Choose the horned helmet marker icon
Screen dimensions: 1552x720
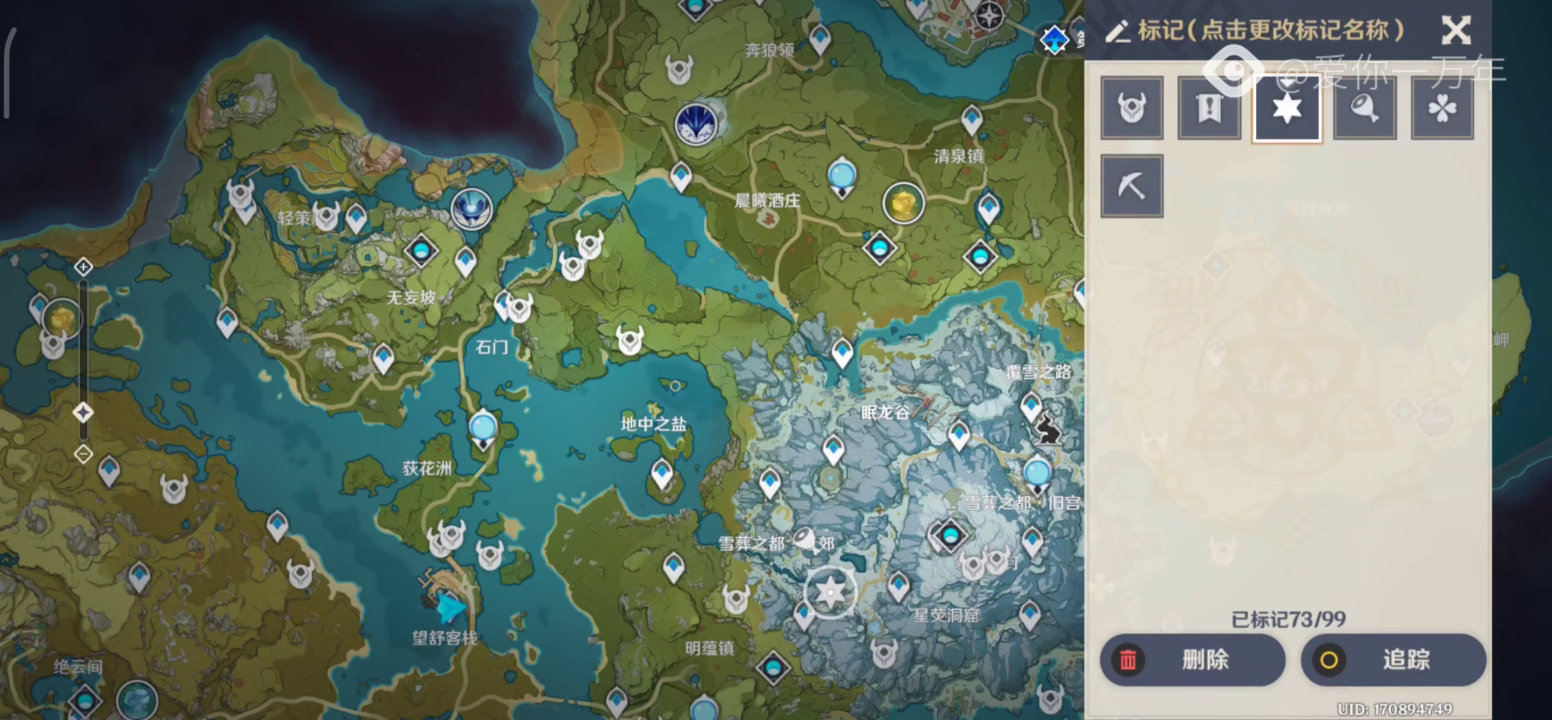tap(1132, 108)
